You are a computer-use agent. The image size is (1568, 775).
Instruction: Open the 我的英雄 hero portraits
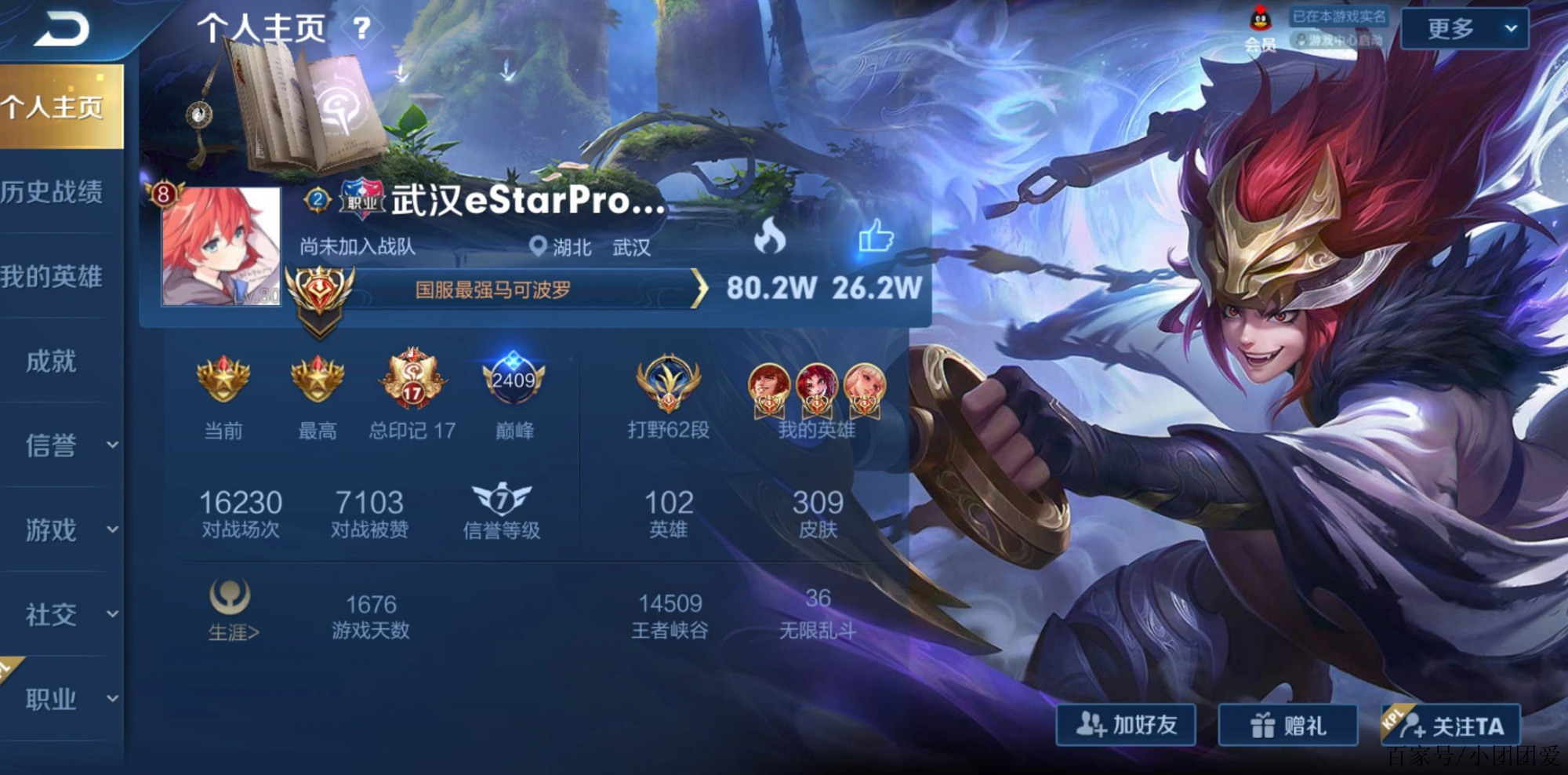[x=817, y=388]
